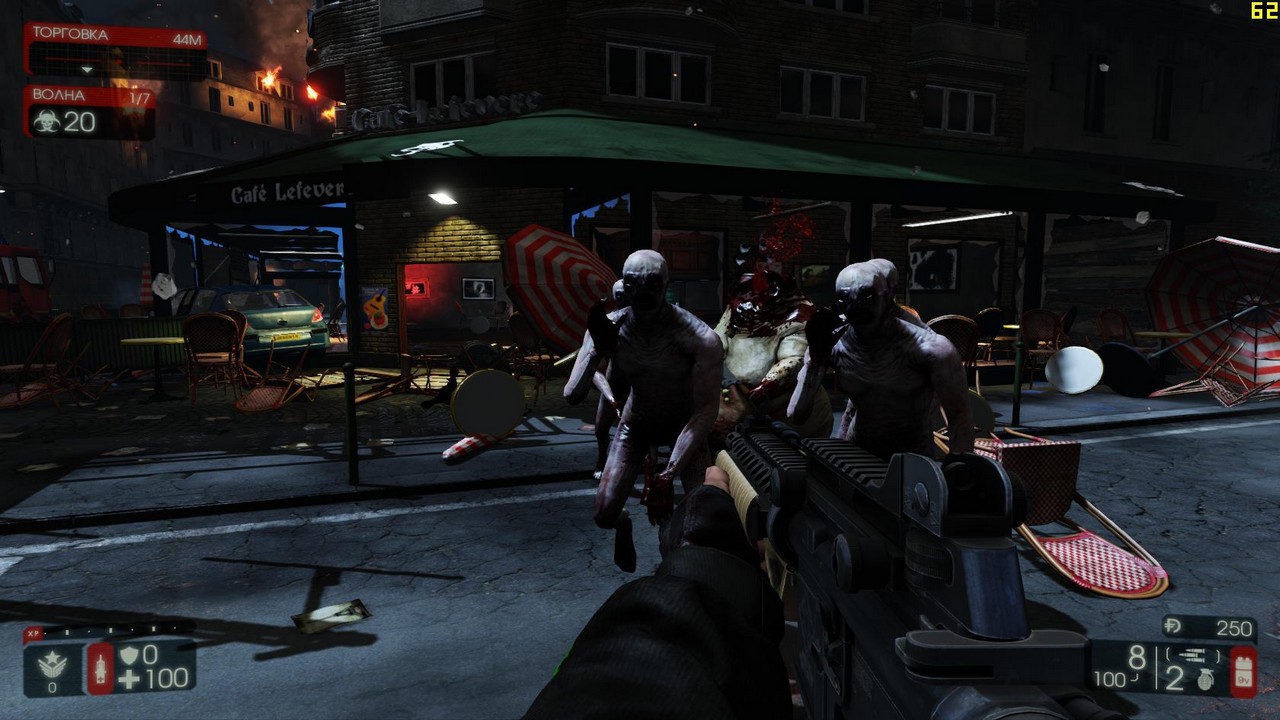
Task: Click the red healing syringe icon
Action: [101, 669]
